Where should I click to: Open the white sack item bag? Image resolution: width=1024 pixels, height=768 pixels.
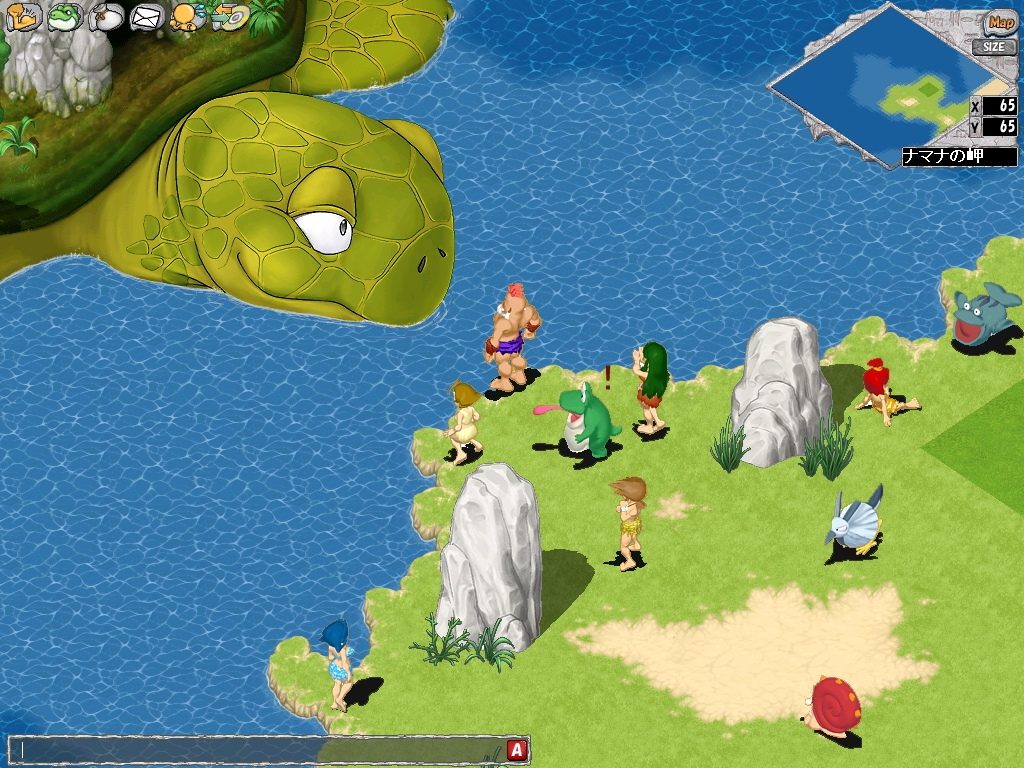(x=106, y=17)
